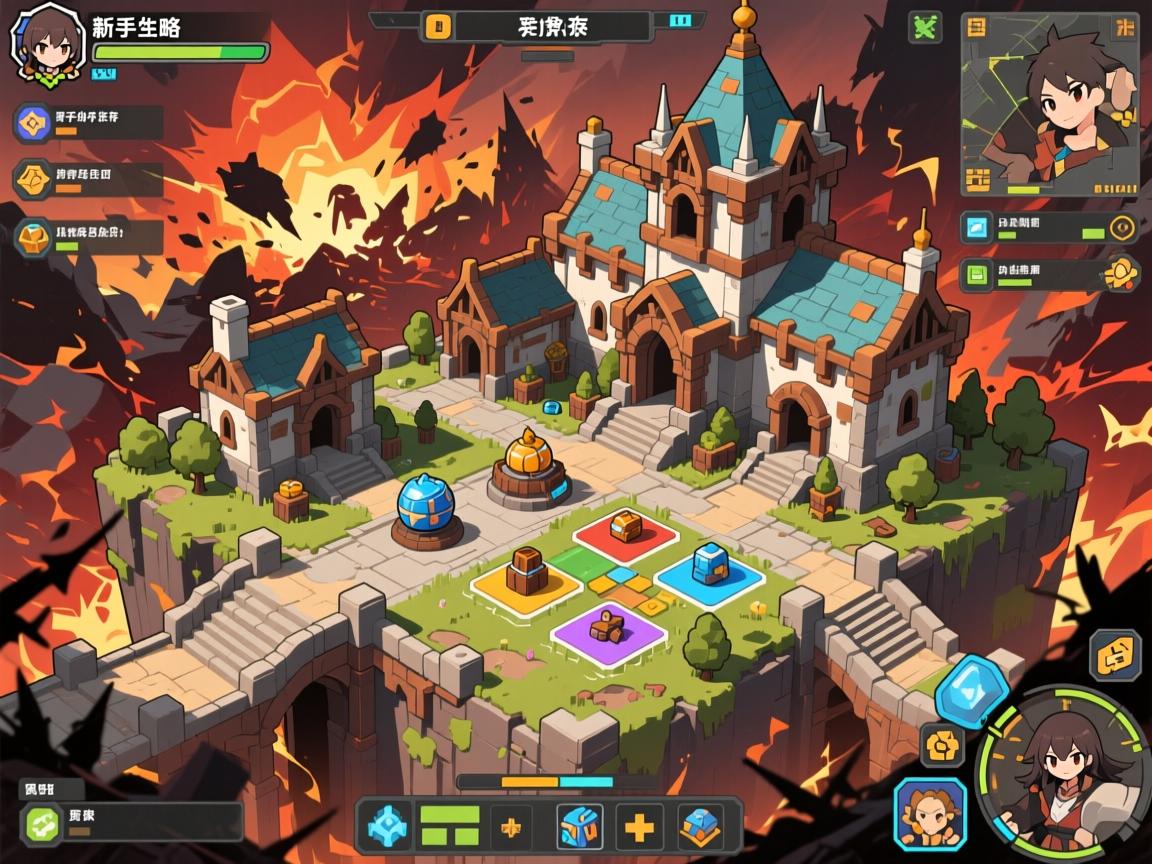Screen dimensions: 1152x864
Task: Click the yellow hexagon button above the gem
Action: click(1115, 656)
